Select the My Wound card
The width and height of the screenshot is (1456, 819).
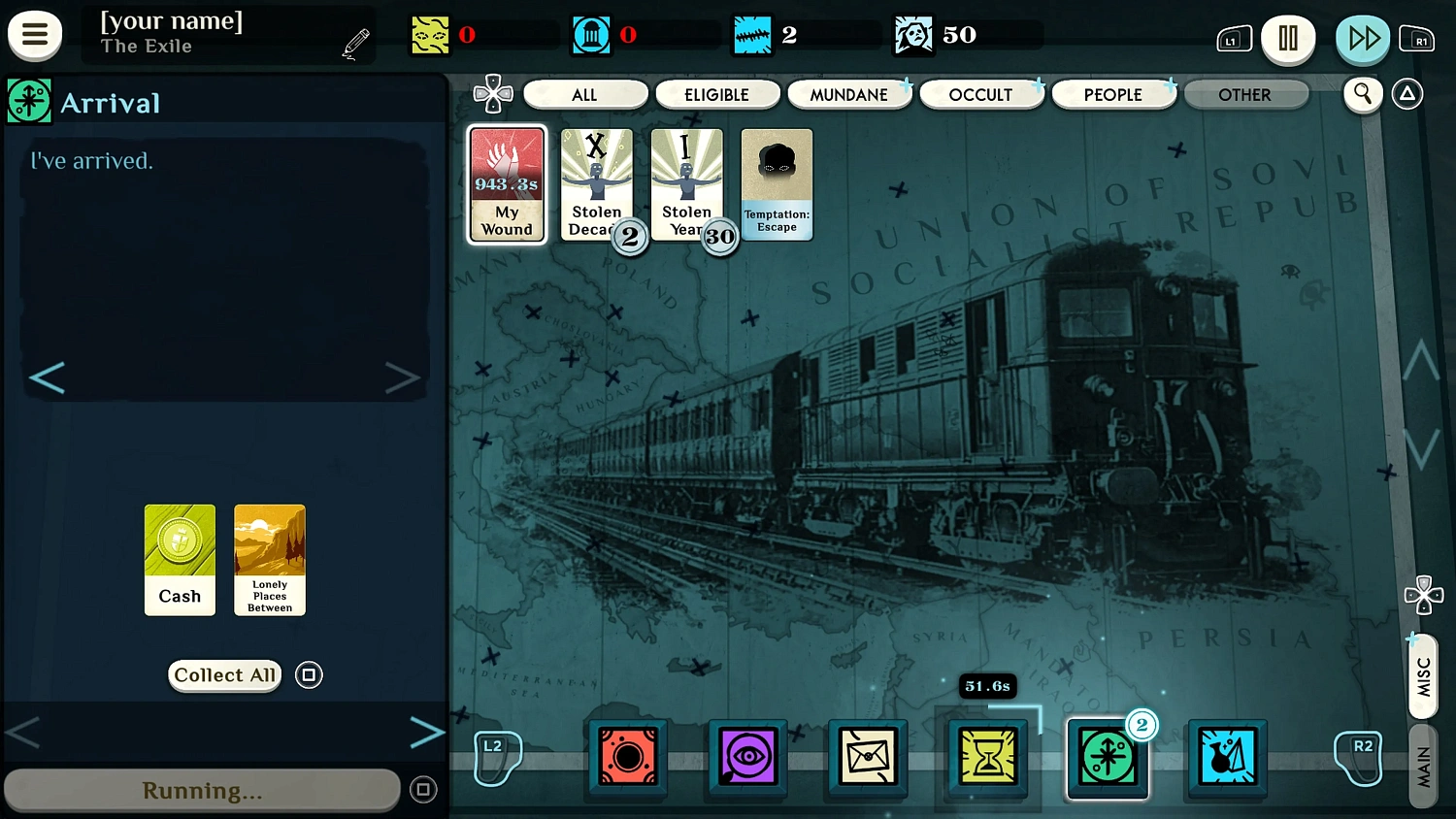[507, 184]
